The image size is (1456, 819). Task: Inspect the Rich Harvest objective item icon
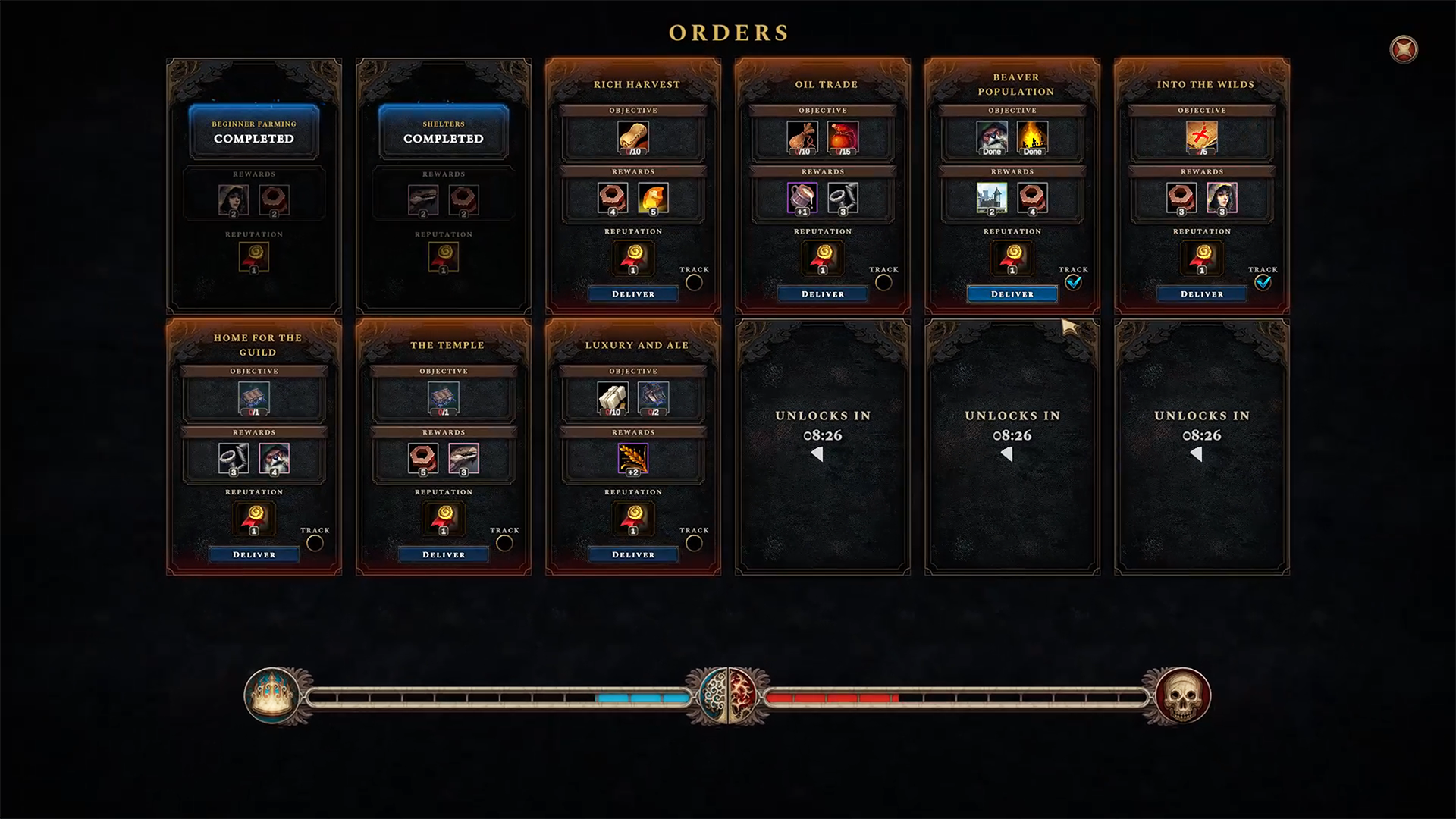pos(633,138)
